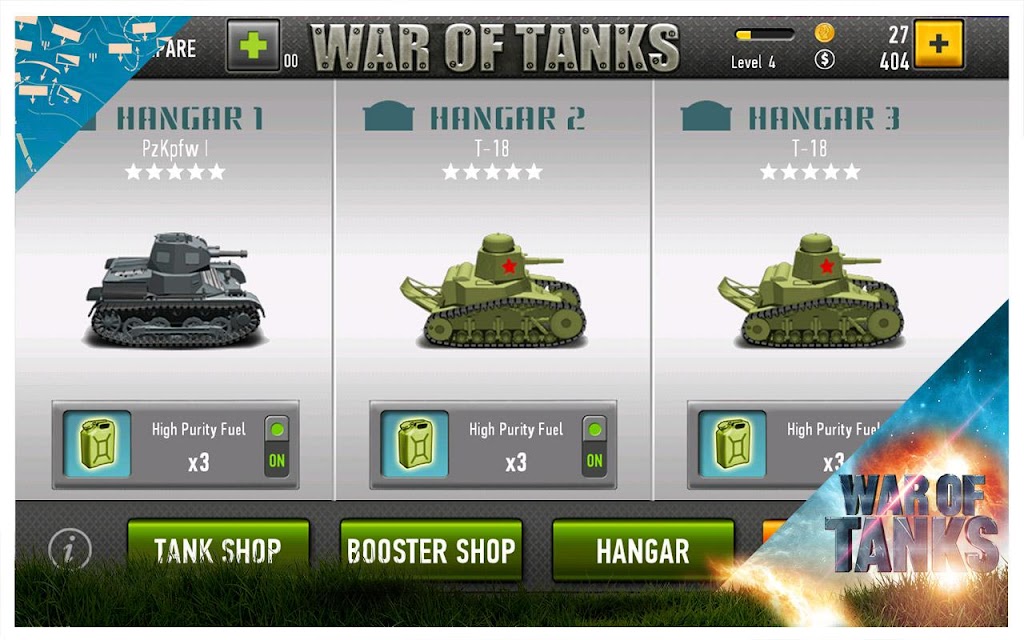This screenshot has width=1024, height=640.
Task: Click the fuel canister icon in Hangar 3
Action: [x=732, y=444]
